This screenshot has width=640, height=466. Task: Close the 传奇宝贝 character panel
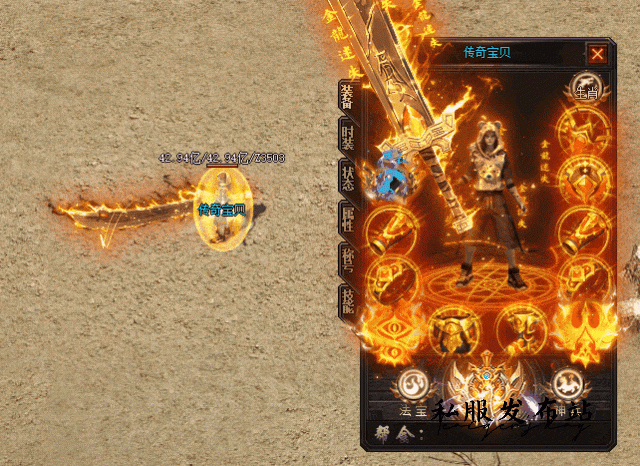597,54
